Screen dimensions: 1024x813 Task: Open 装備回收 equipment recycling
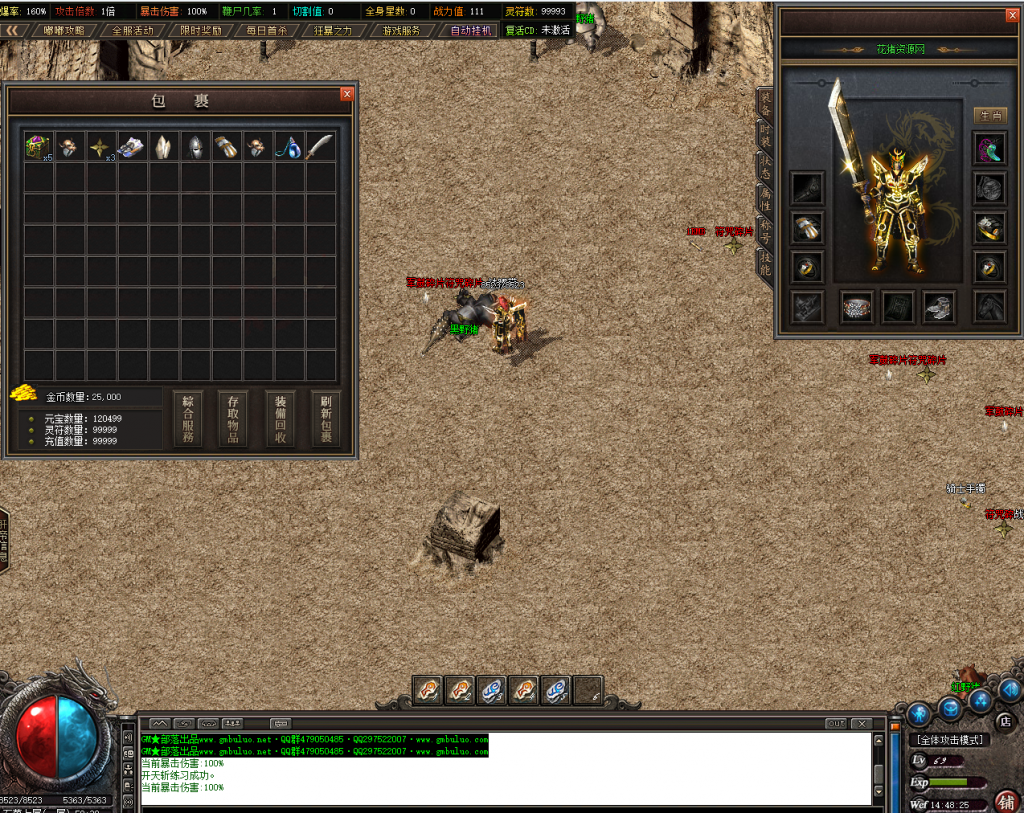280,418
